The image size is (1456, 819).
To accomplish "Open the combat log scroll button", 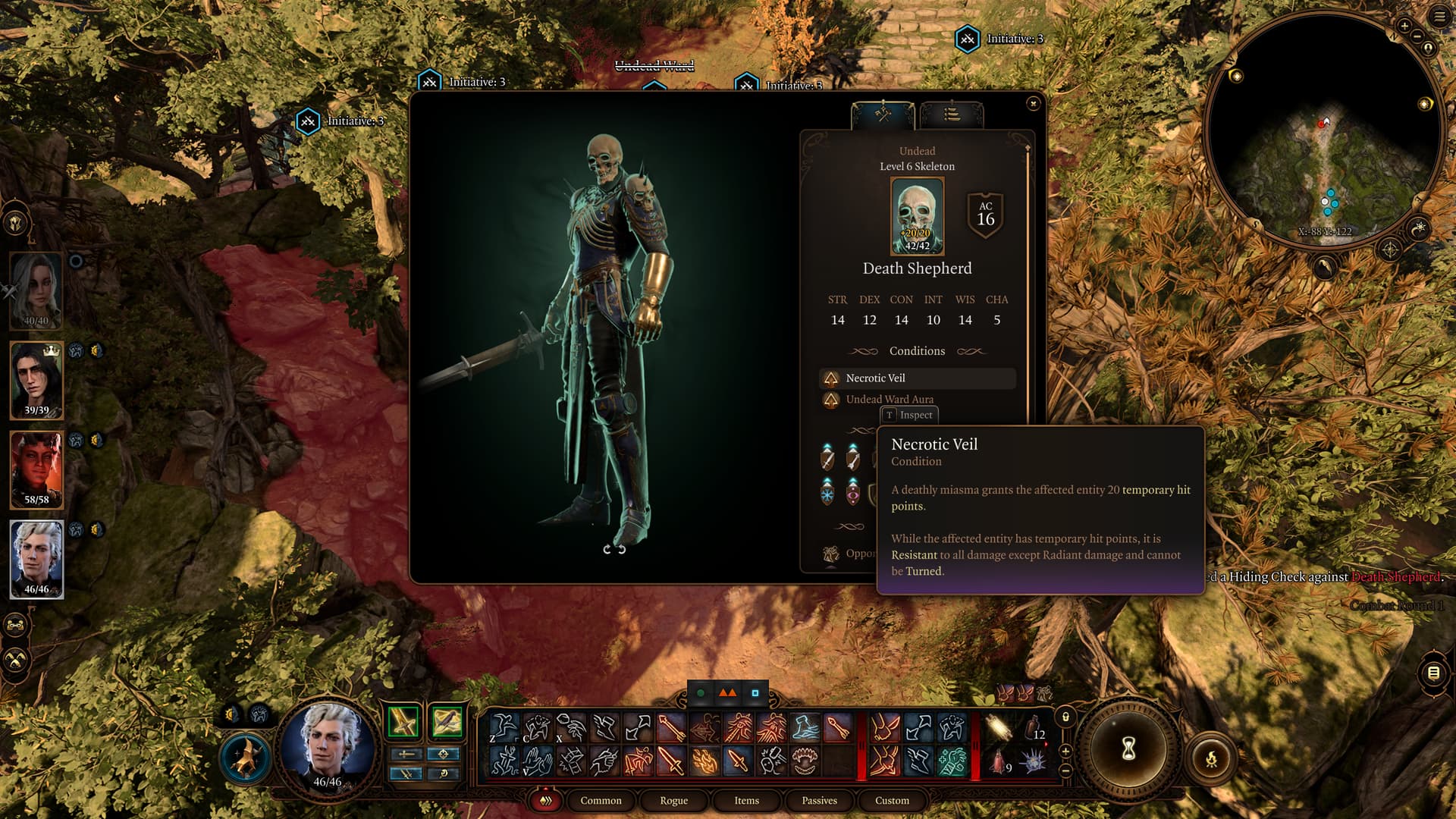I will (1433, 673).
